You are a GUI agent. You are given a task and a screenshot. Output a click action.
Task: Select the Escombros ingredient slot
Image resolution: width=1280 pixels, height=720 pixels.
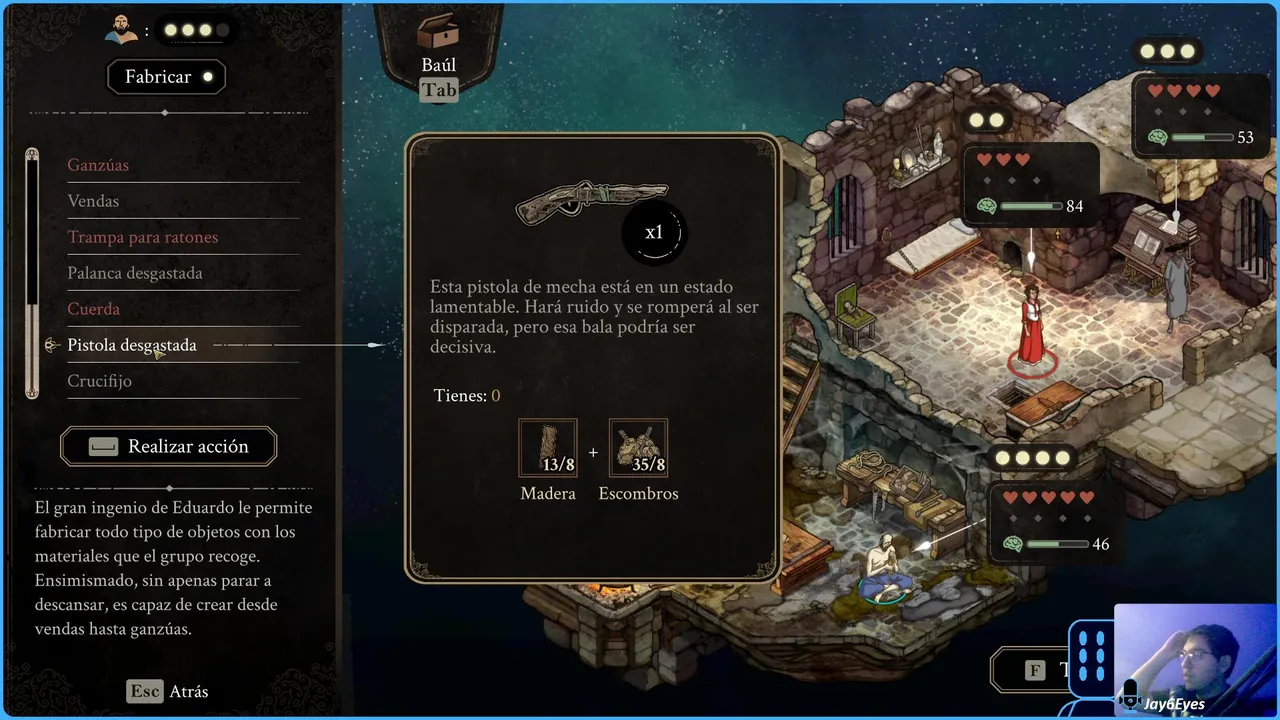pyautogui.click(x=638, y=448)
